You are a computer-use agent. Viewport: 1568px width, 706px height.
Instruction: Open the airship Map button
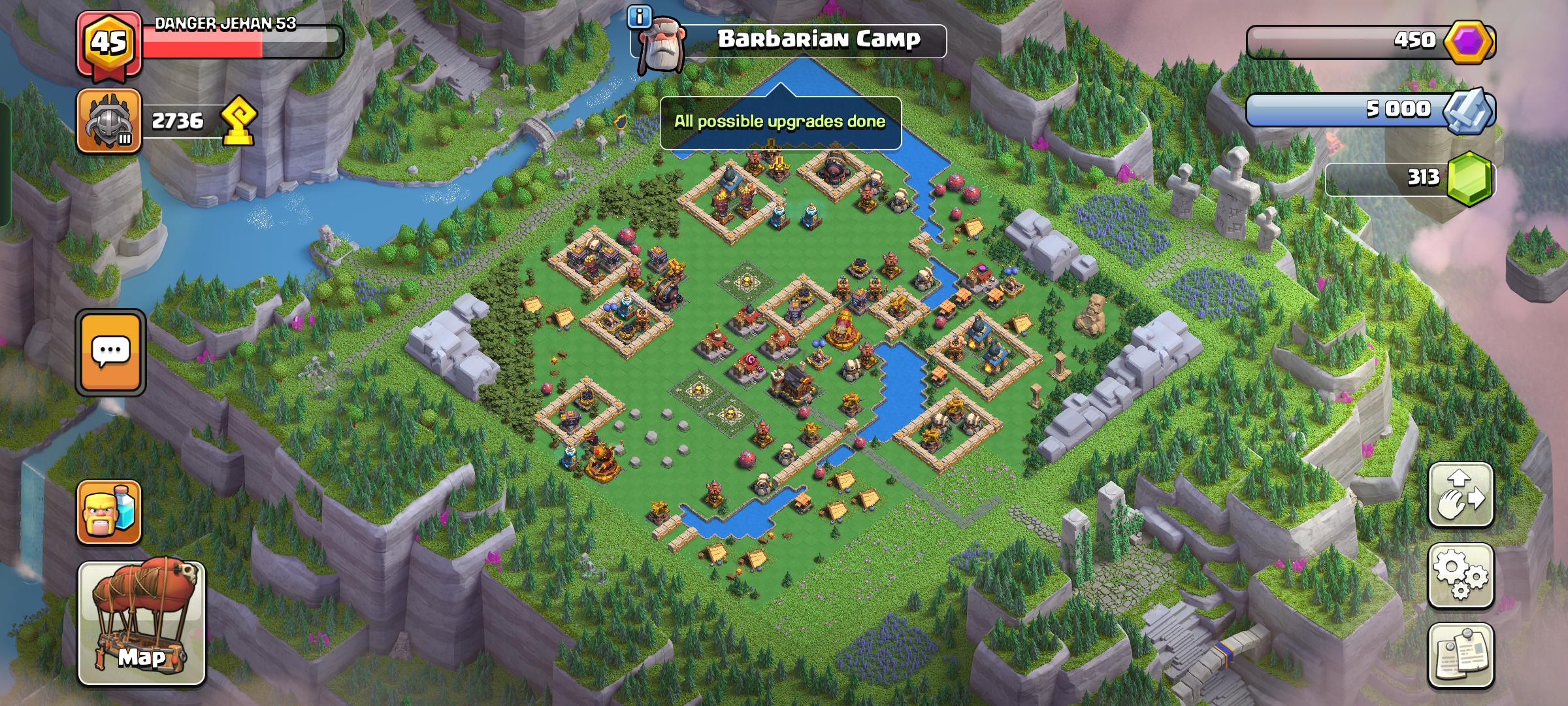[x=142, y=623]
